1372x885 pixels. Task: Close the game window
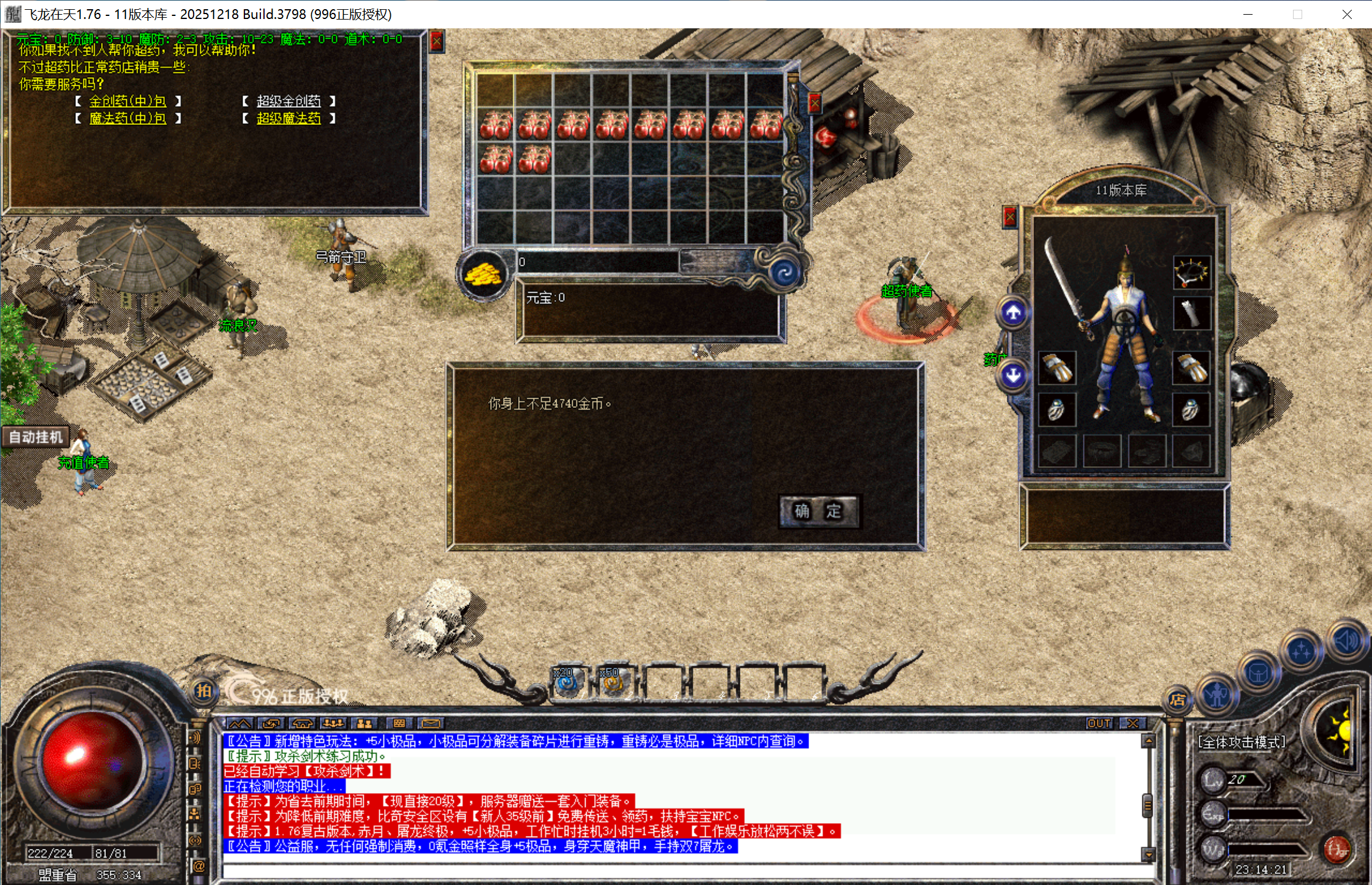[x=1346, y=14]
